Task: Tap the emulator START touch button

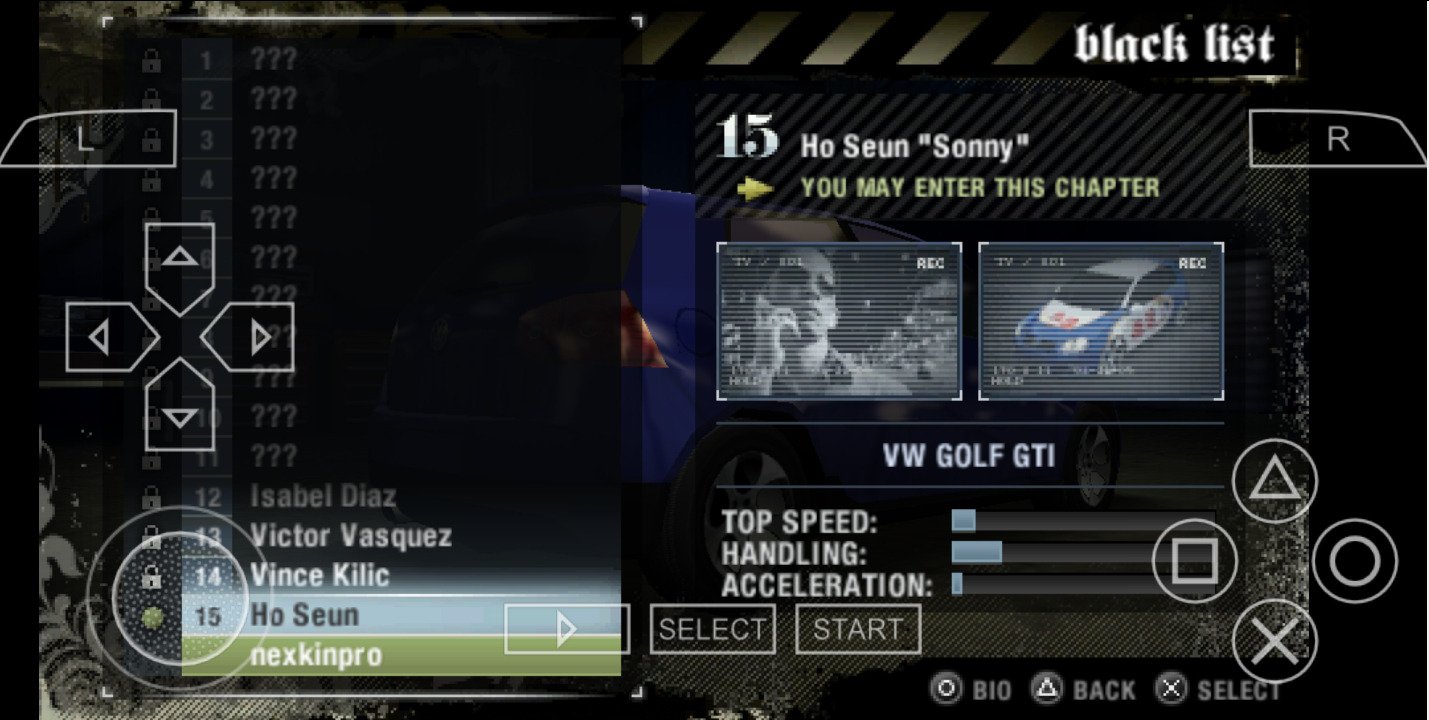Action: 858,629
